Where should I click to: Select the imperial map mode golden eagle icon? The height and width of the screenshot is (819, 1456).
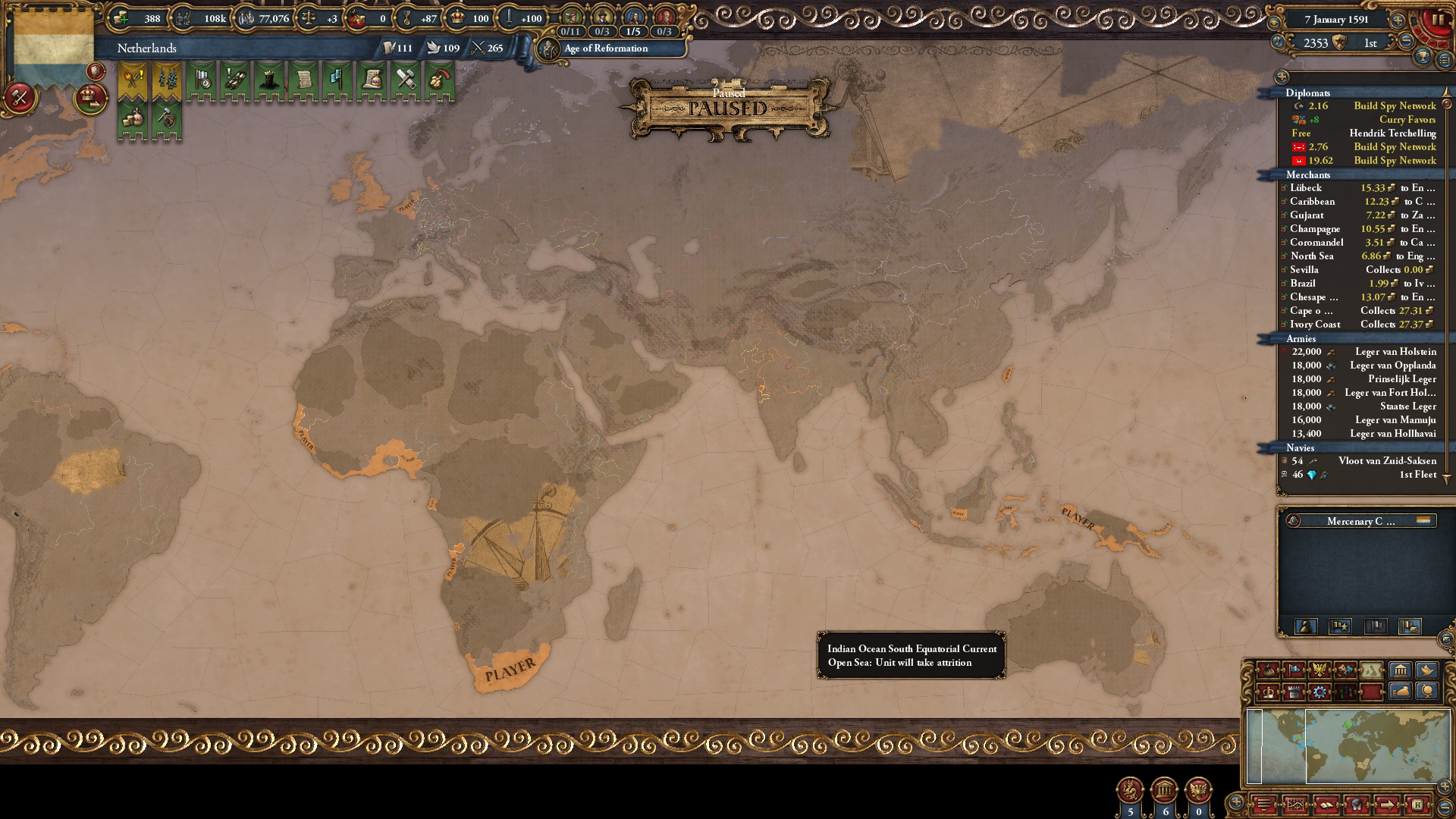1321,670
